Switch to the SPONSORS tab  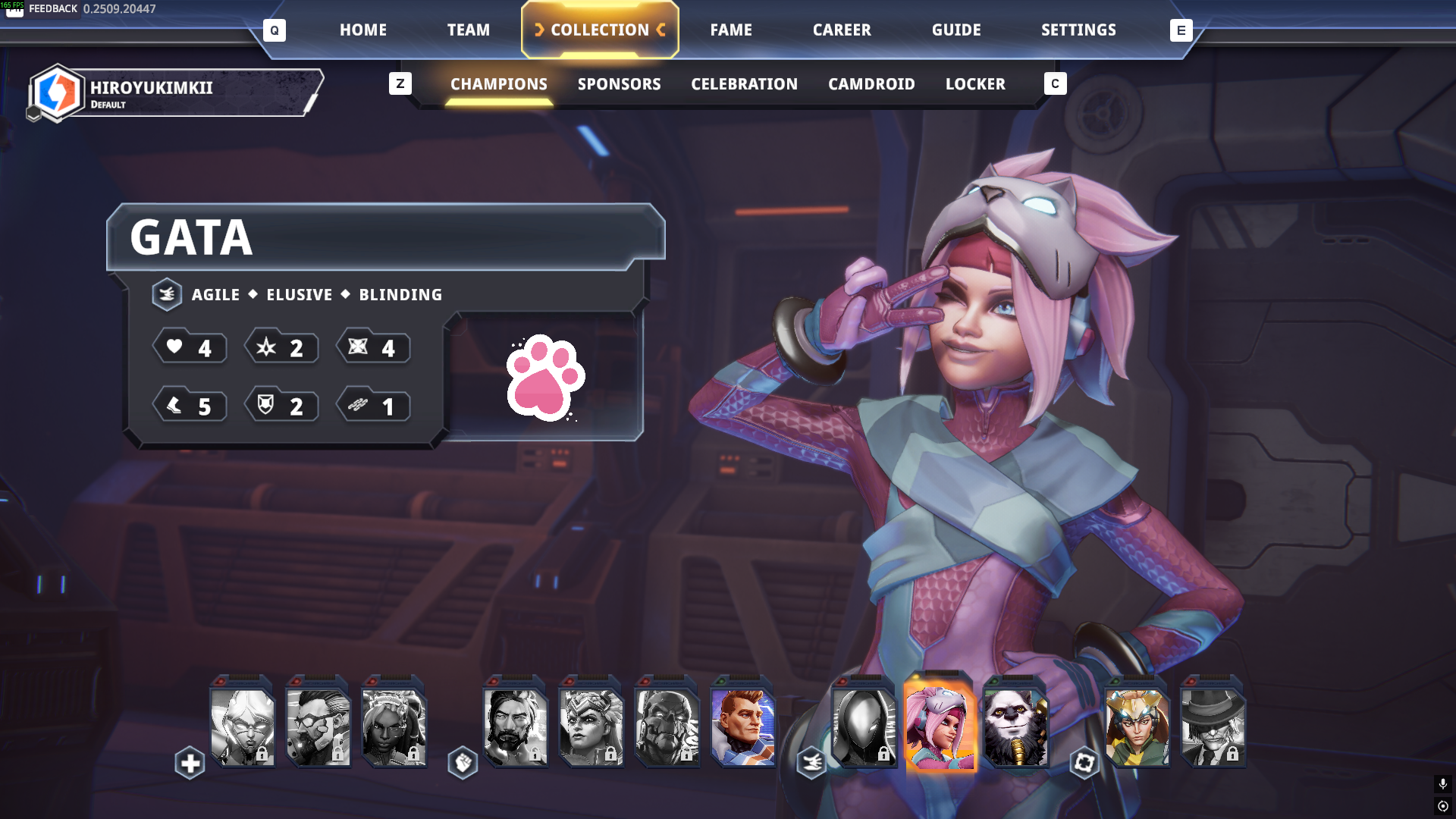tap(619, 84)
